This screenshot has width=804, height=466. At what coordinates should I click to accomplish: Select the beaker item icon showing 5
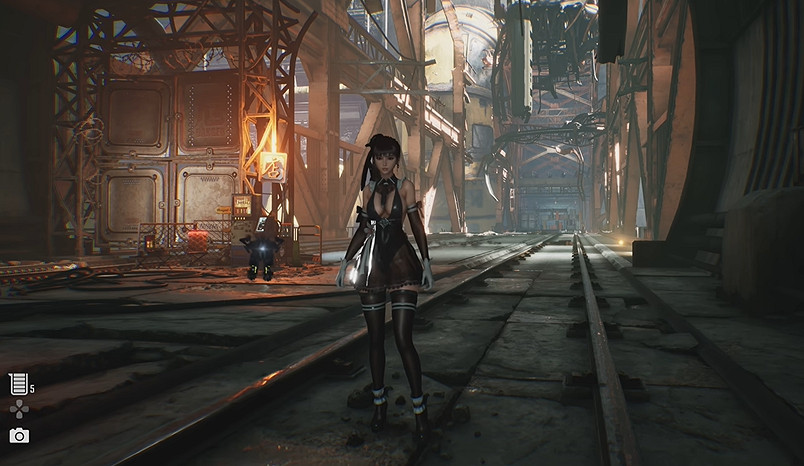18,383
